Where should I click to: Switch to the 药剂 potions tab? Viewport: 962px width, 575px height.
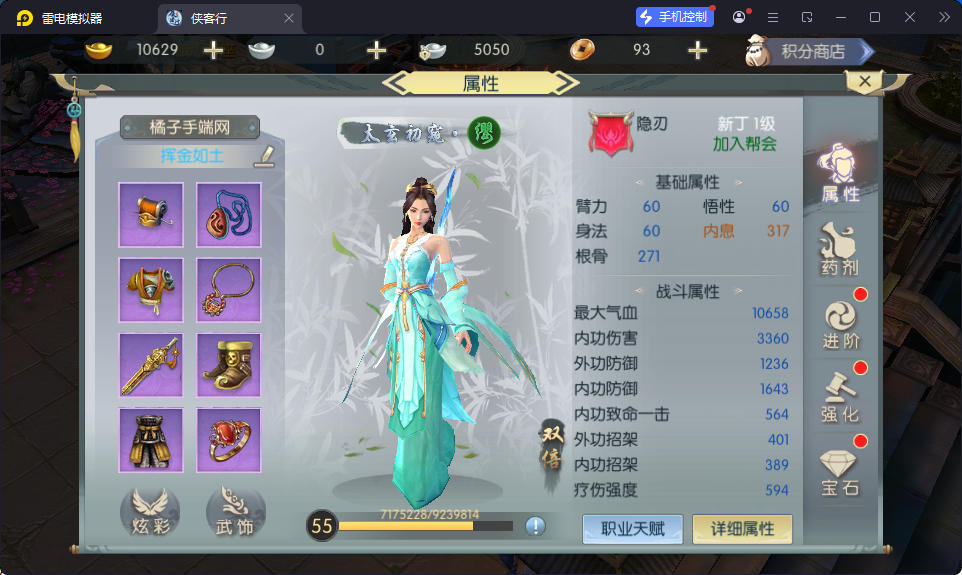click(840, 251)
